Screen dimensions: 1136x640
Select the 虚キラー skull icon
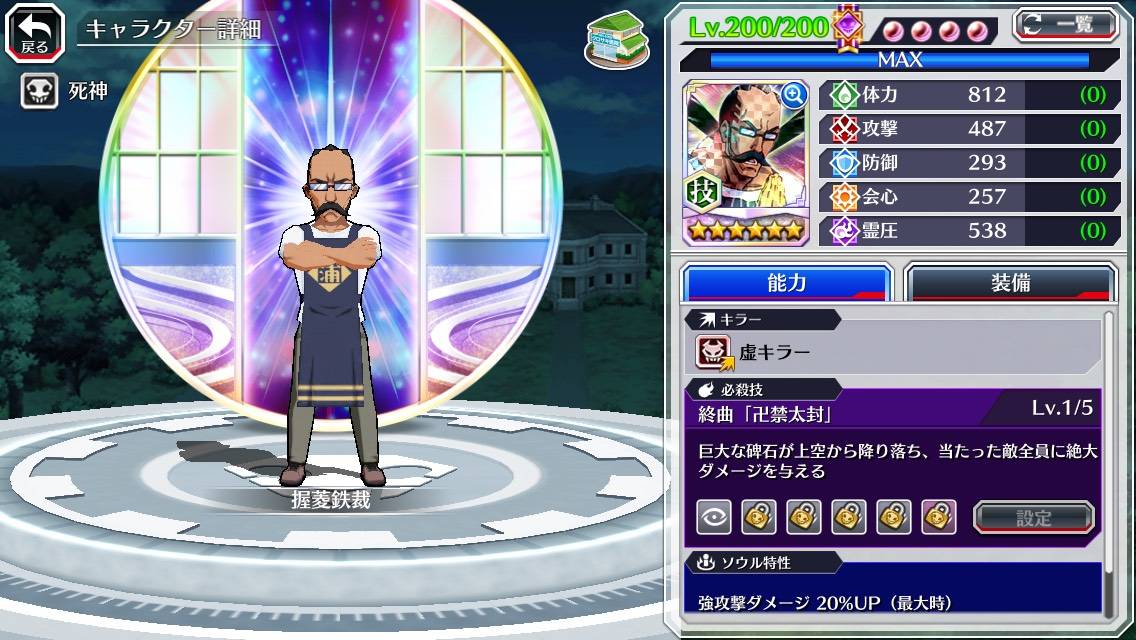[x=714, y=352]
